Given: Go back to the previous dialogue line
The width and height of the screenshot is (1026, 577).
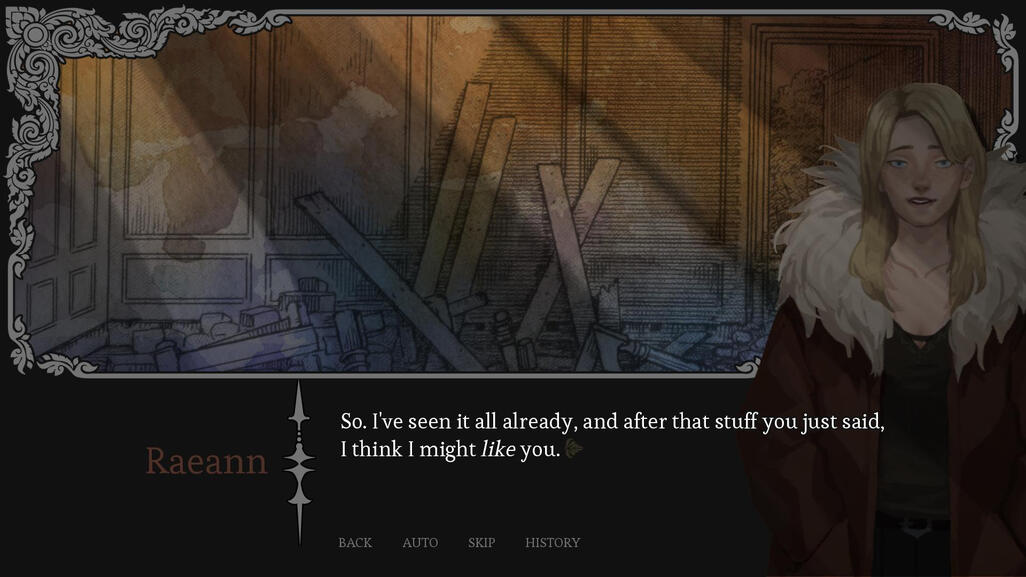Looking at the screenshot, I should pos(355,543).
